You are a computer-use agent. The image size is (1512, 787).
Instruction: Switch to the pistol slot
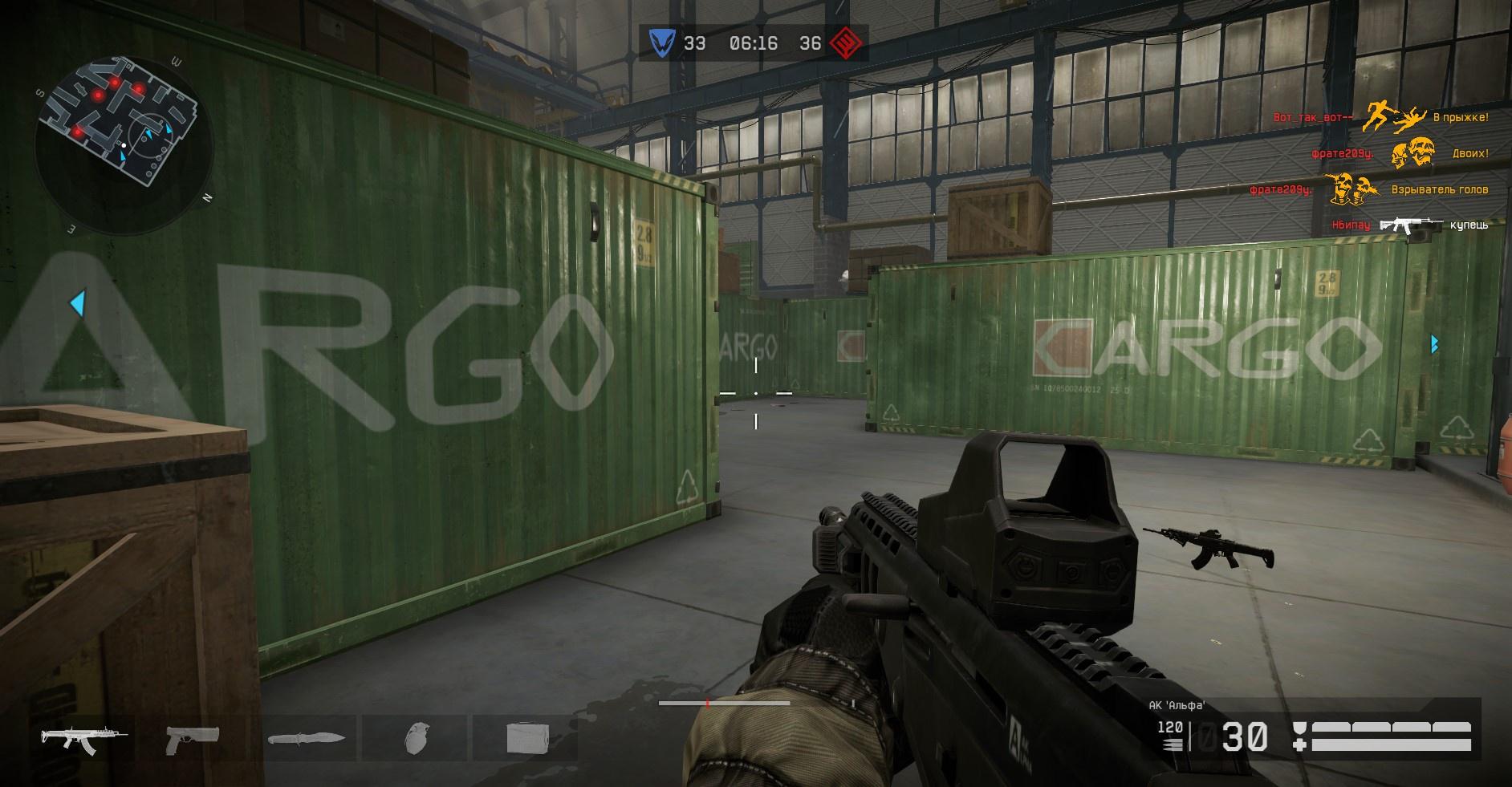click(192, 737)
